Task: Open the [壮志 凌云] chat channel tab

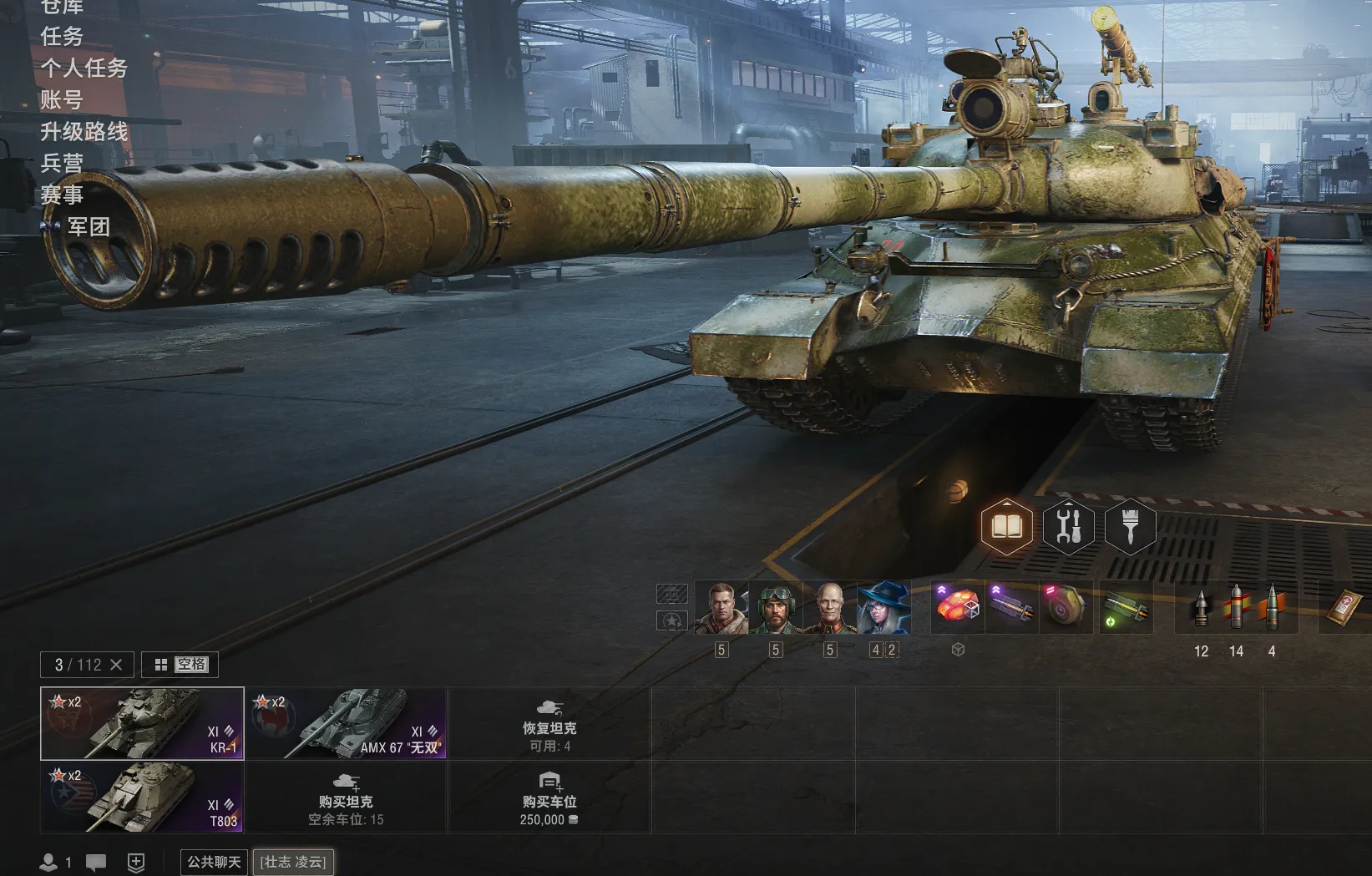Action: pyautogui.click(x=292, y=862)
